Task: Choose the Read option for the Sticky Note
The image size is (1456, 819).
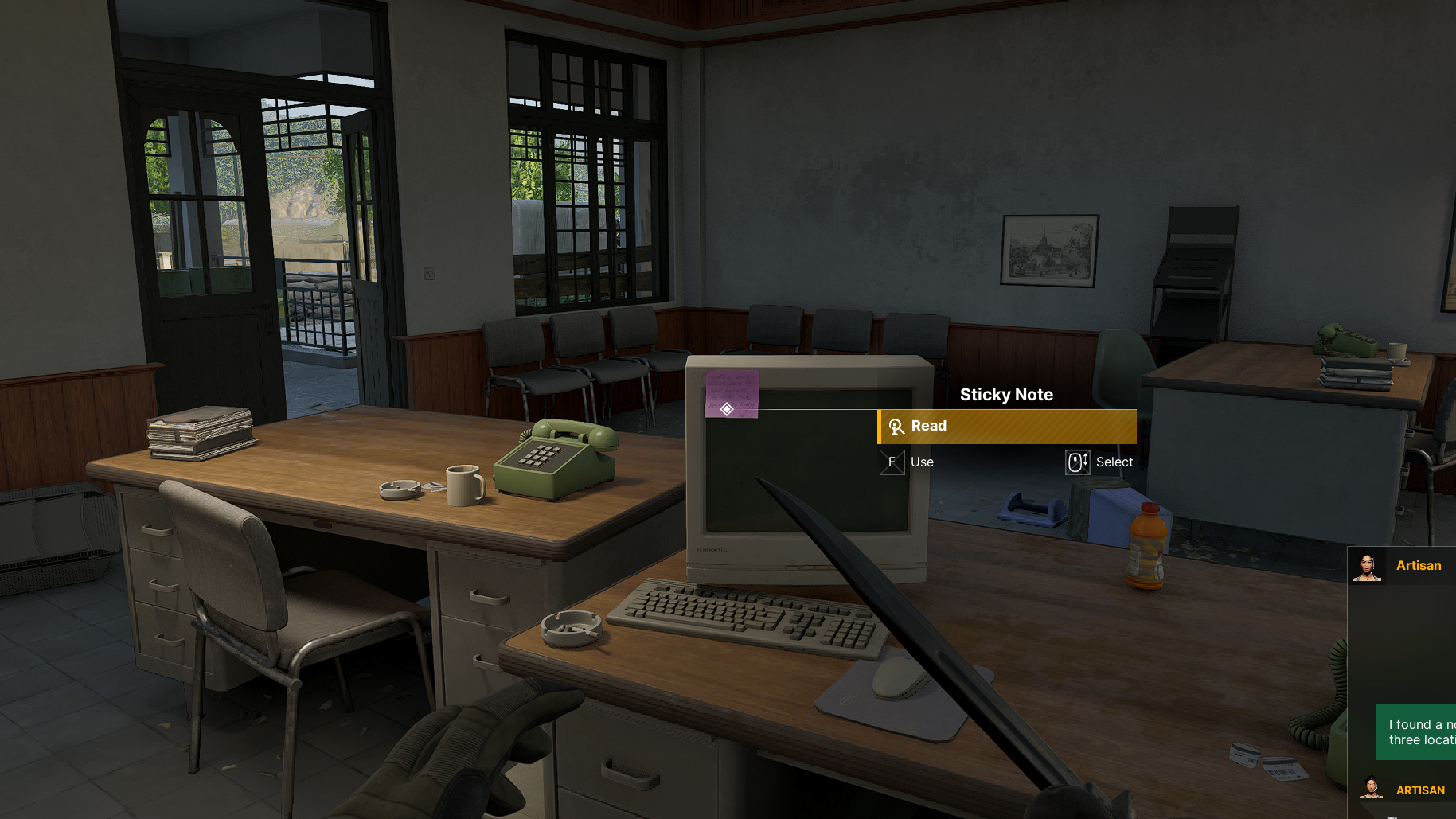Action: pyautogui.click(x=1006, y=427)
